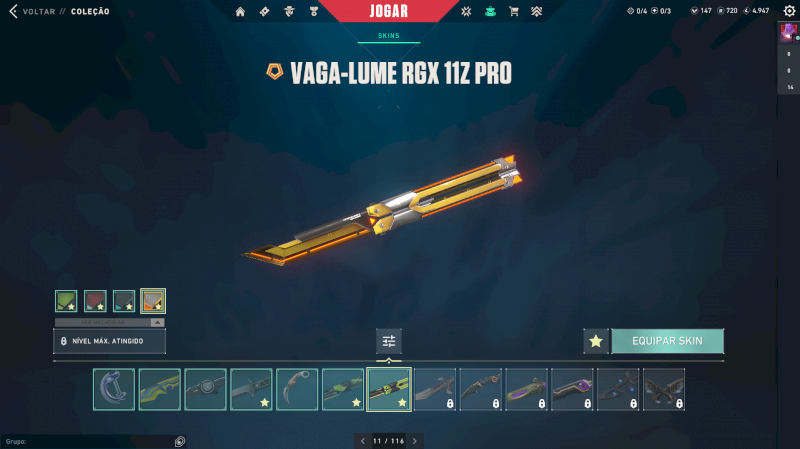Open the settings gear icon
Viewport: 800px width, 449px height.
click(x=788, y=11)
